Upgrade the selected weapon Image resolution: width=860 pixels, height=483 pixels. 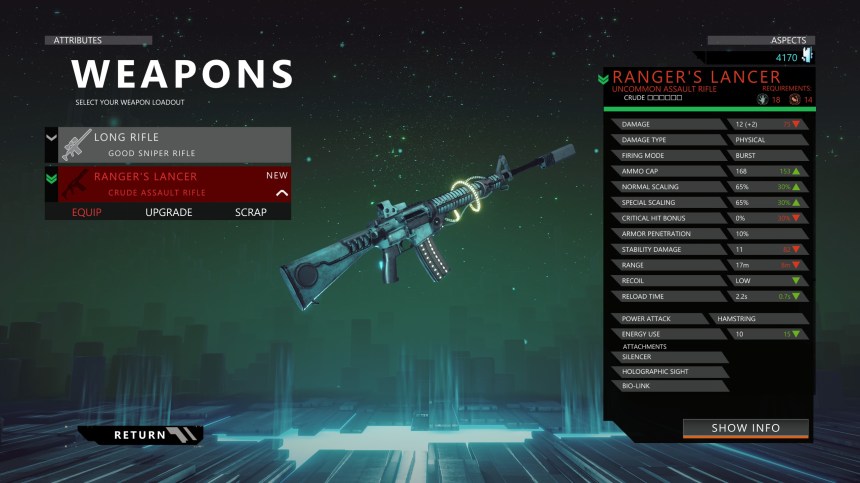click(x=169, y=212)
